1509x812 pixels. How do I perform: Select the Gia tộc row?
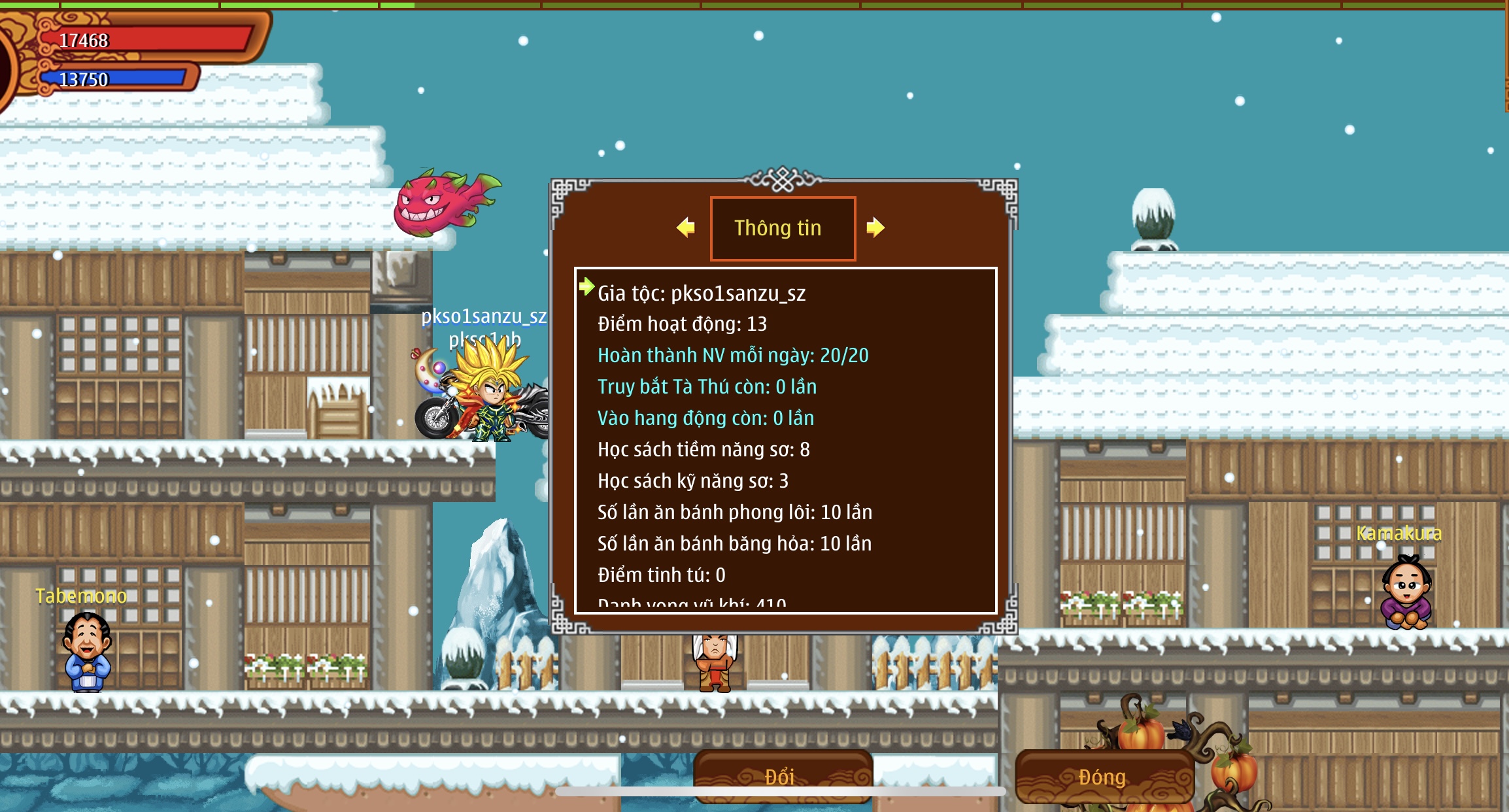pos(702,293)
